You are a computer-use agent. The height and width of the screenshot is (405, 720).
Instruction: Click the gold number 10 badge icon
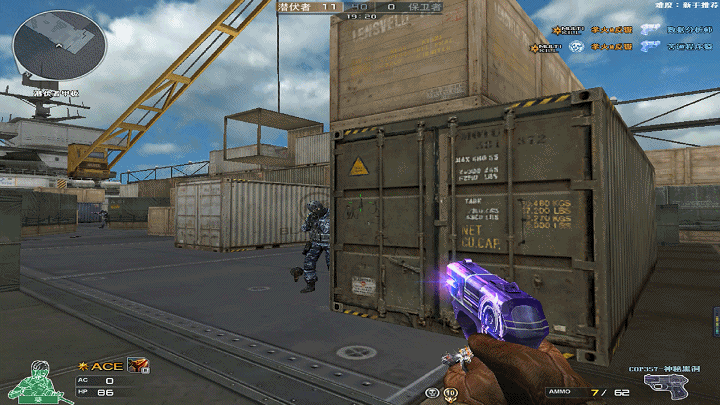coord(451,392)
